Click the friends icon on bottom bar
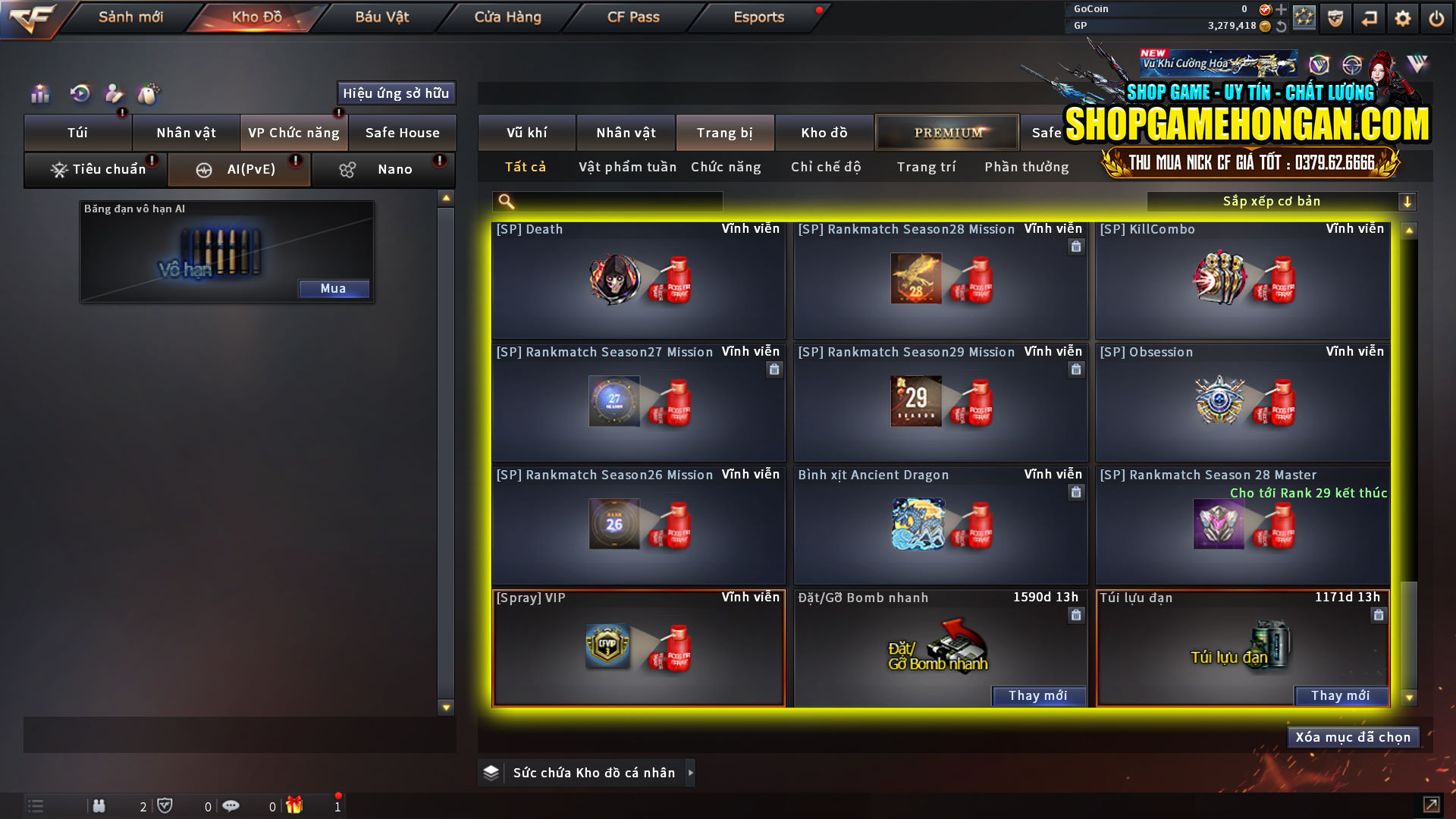The width and height of the screenshot is (1456, 819). tap(99, 805)
